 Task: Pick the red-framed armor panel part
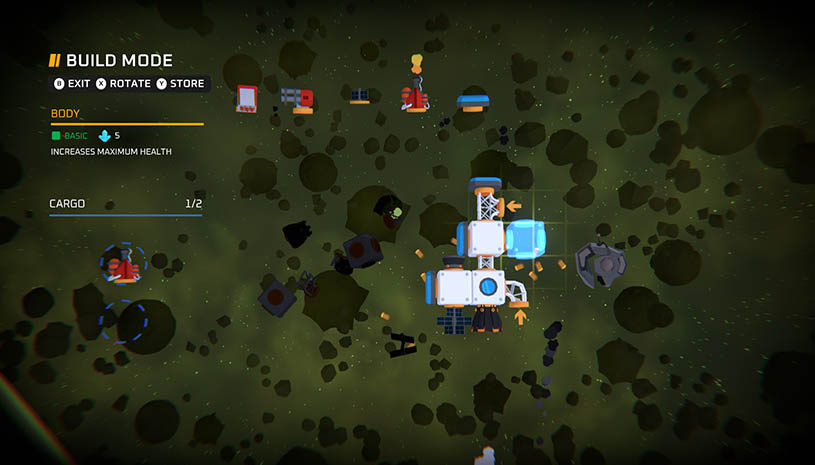point(248,98)
